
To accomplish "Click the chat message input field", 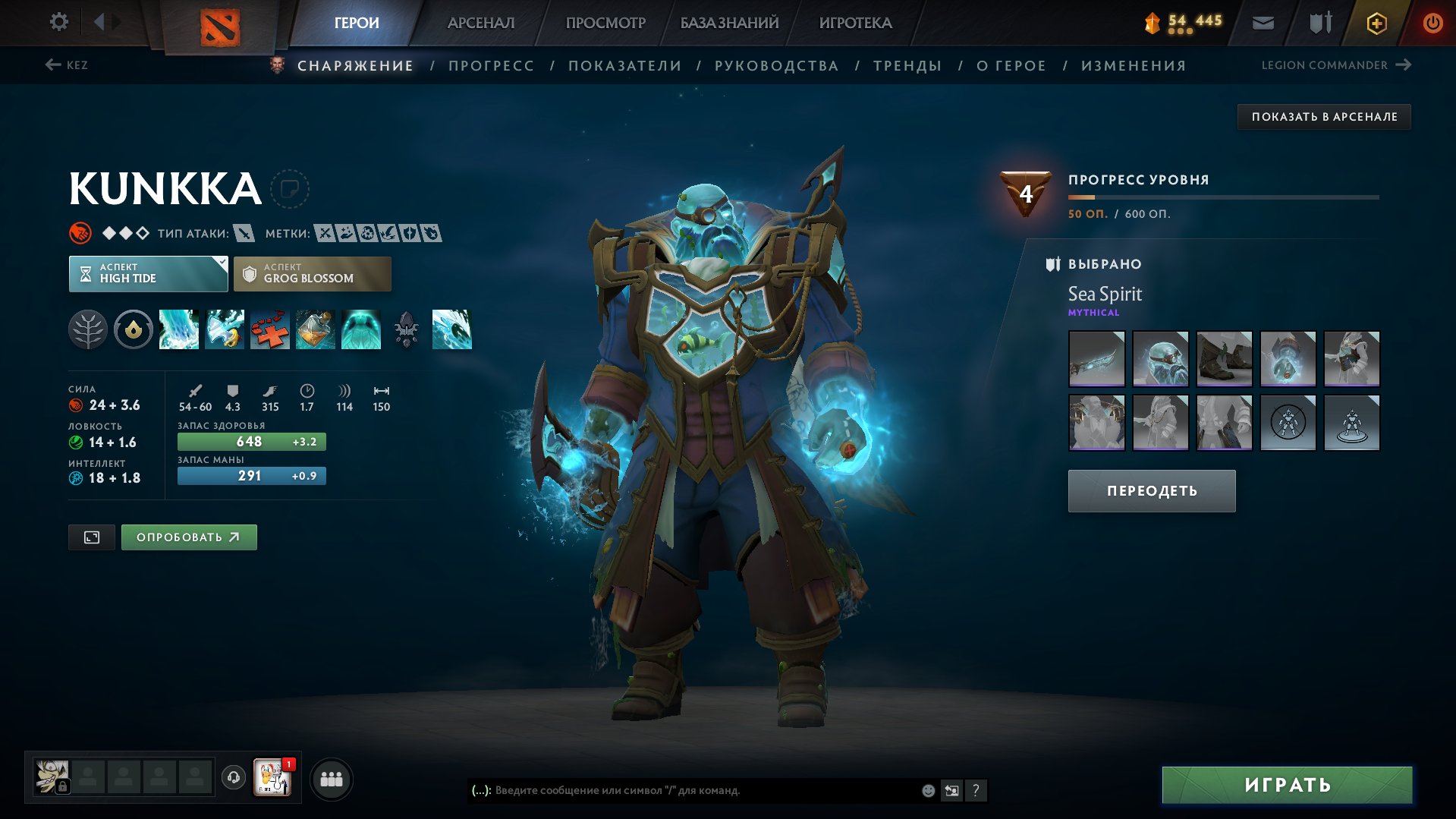I will tap(683, 790).
